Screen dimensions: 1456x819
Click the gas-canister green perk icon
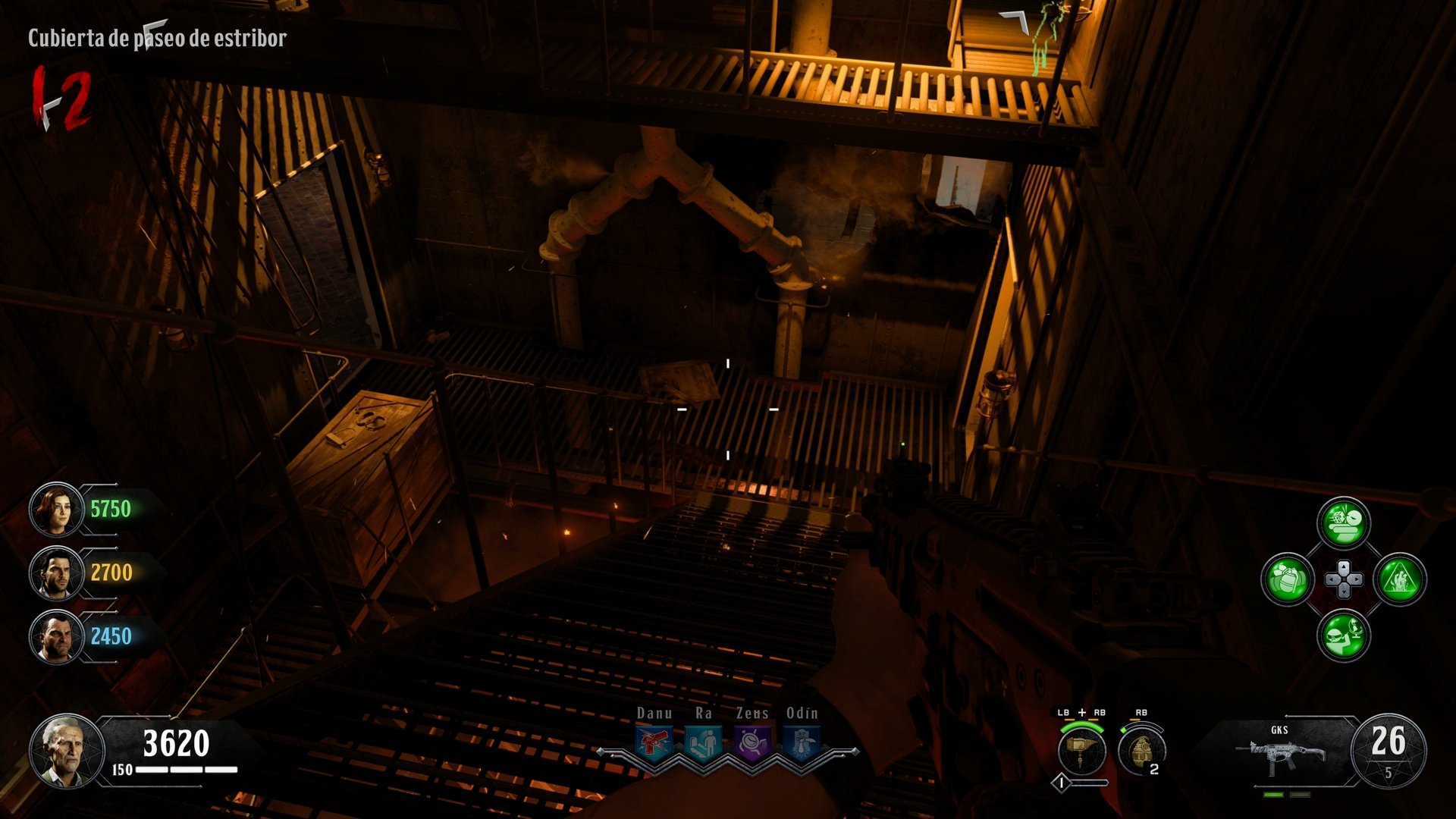click(x=1287, y=579)
